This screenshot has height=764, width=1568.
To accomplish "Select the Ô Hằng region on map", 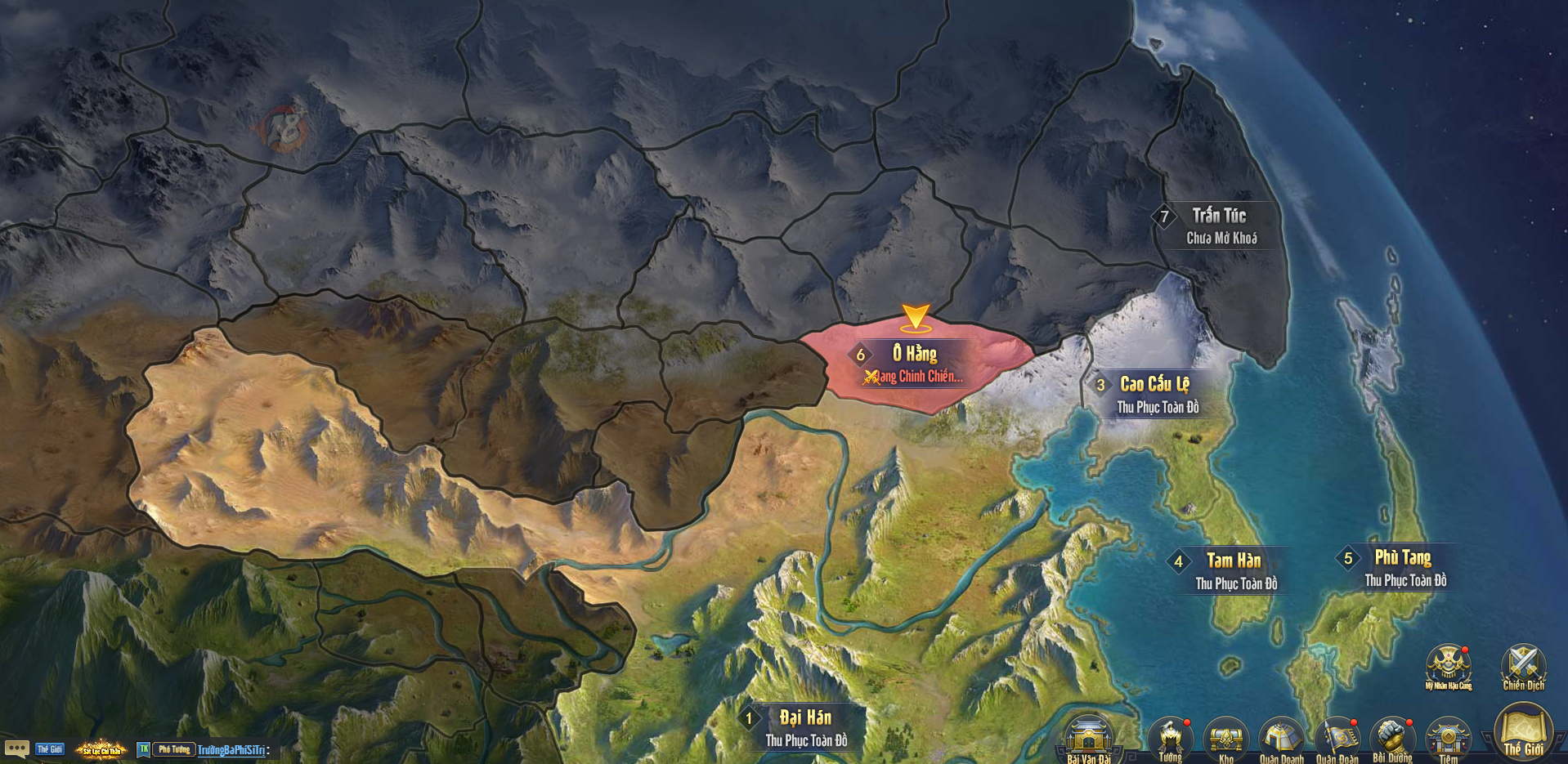I will coord(916,364).
